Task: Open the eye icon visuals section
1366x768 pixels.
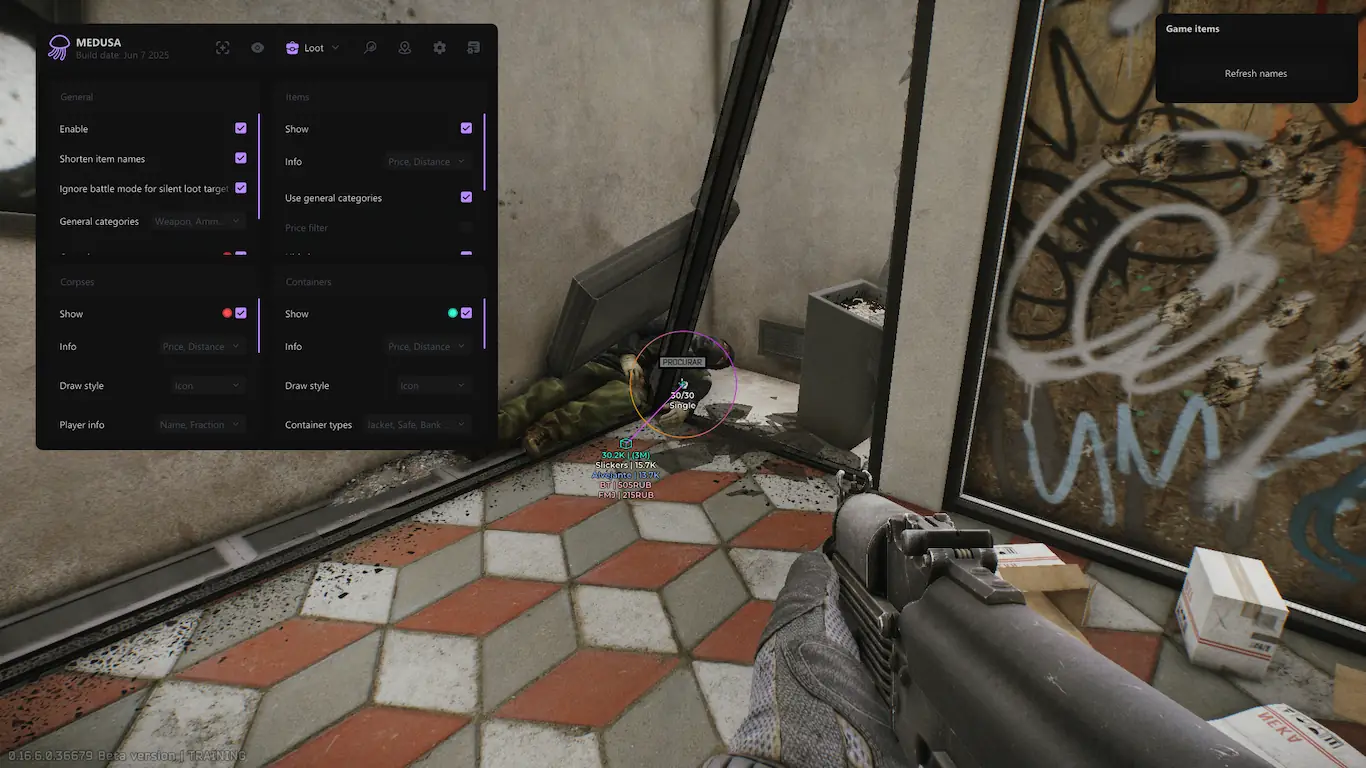Action: click(x=258, y=48)
